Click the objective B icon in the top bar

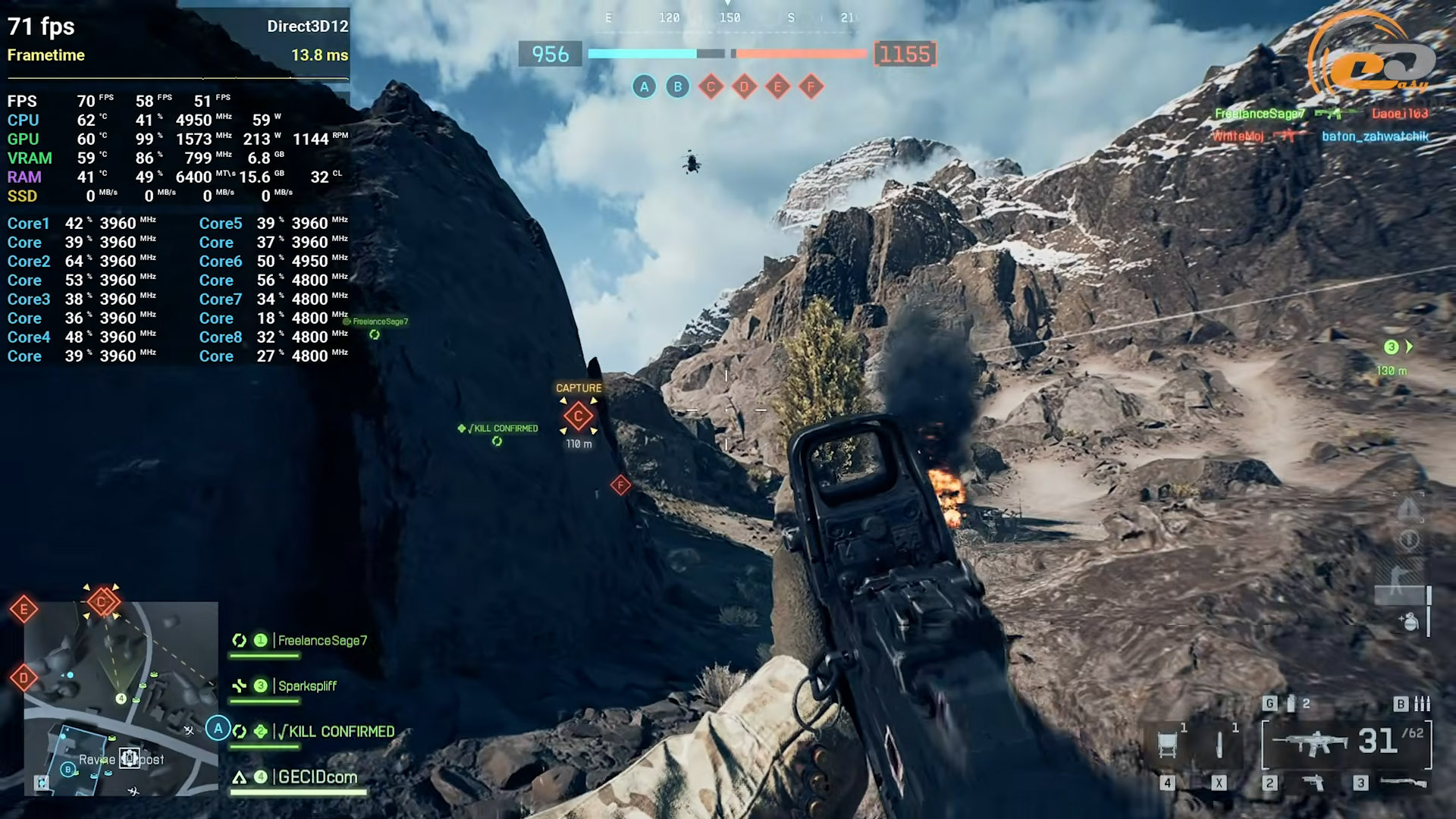click(677, 87)
